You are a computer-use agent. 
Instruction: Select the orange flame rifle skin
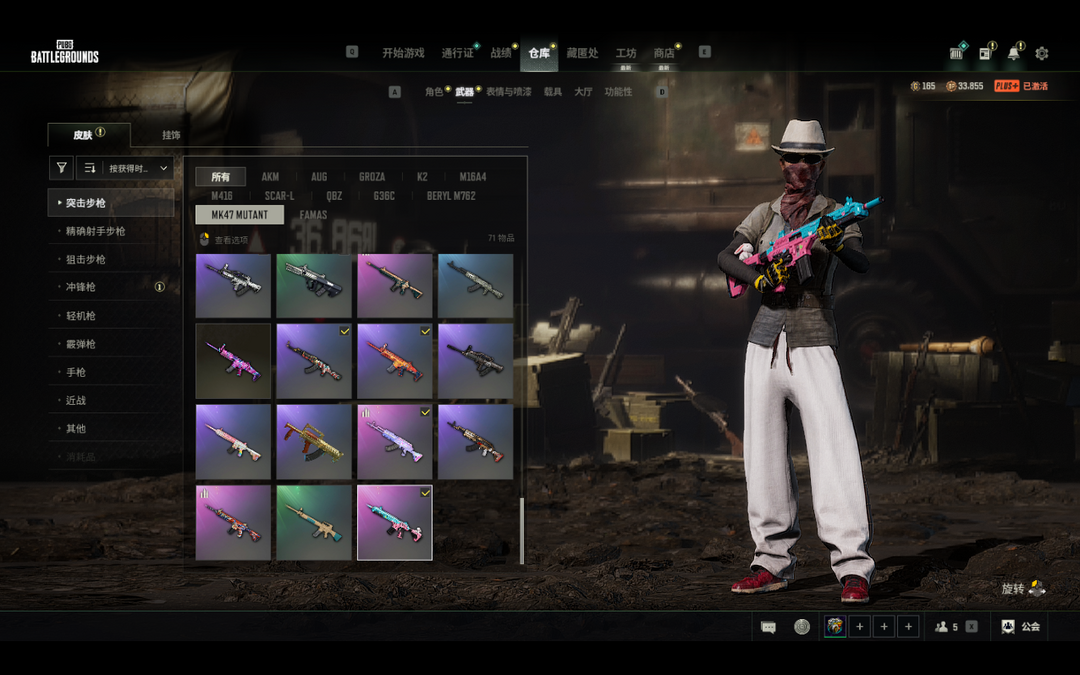click(394, 360)
